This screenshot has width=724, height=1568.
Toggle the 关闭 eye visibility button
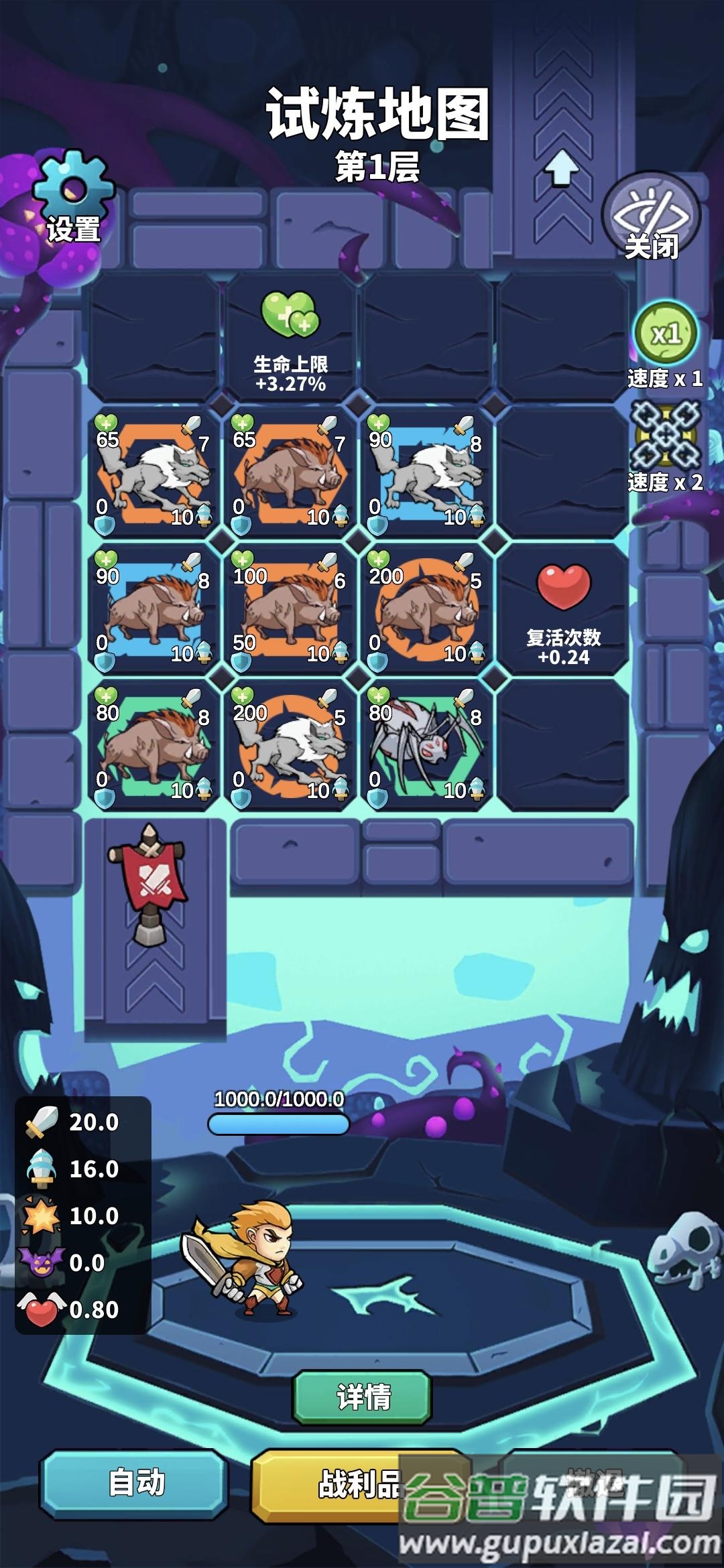pyautogui.click(x=651, y=218)
